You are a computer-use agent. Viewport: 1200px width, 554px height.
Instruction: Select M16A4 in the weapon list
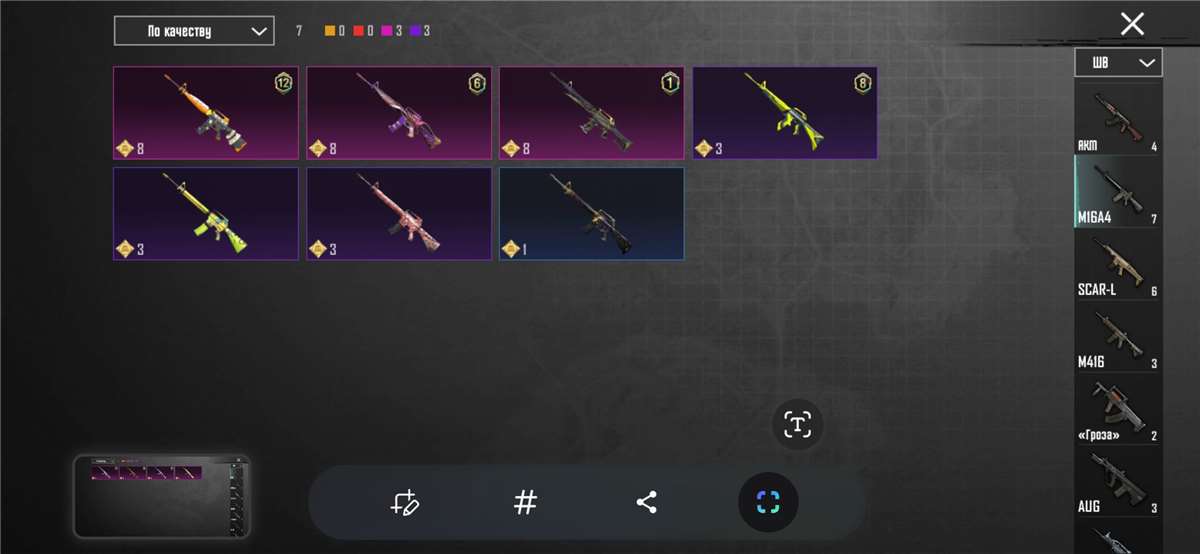click(x=1118, y=192)
